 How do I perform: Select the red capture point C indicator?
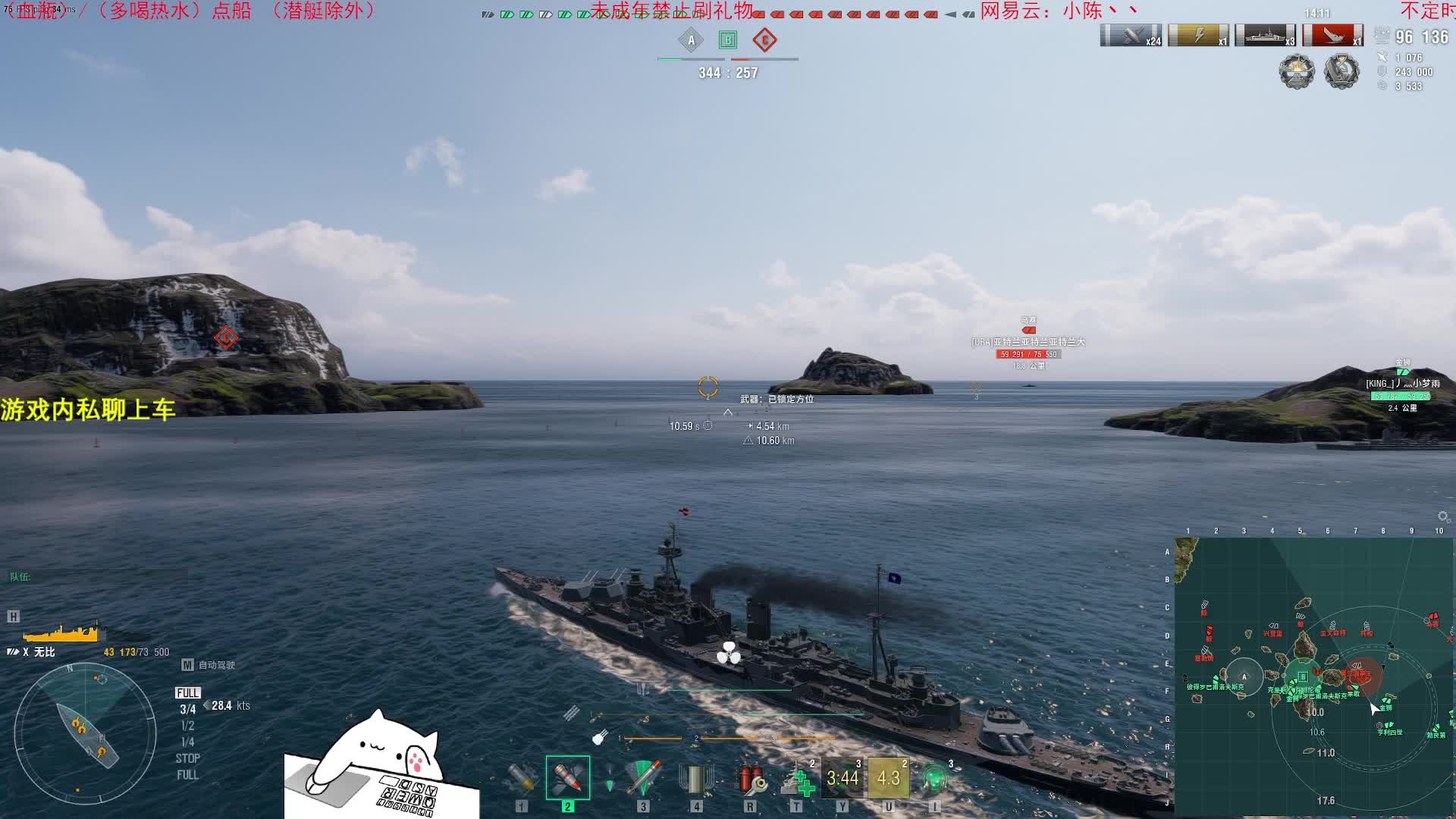tap(764, 40)
